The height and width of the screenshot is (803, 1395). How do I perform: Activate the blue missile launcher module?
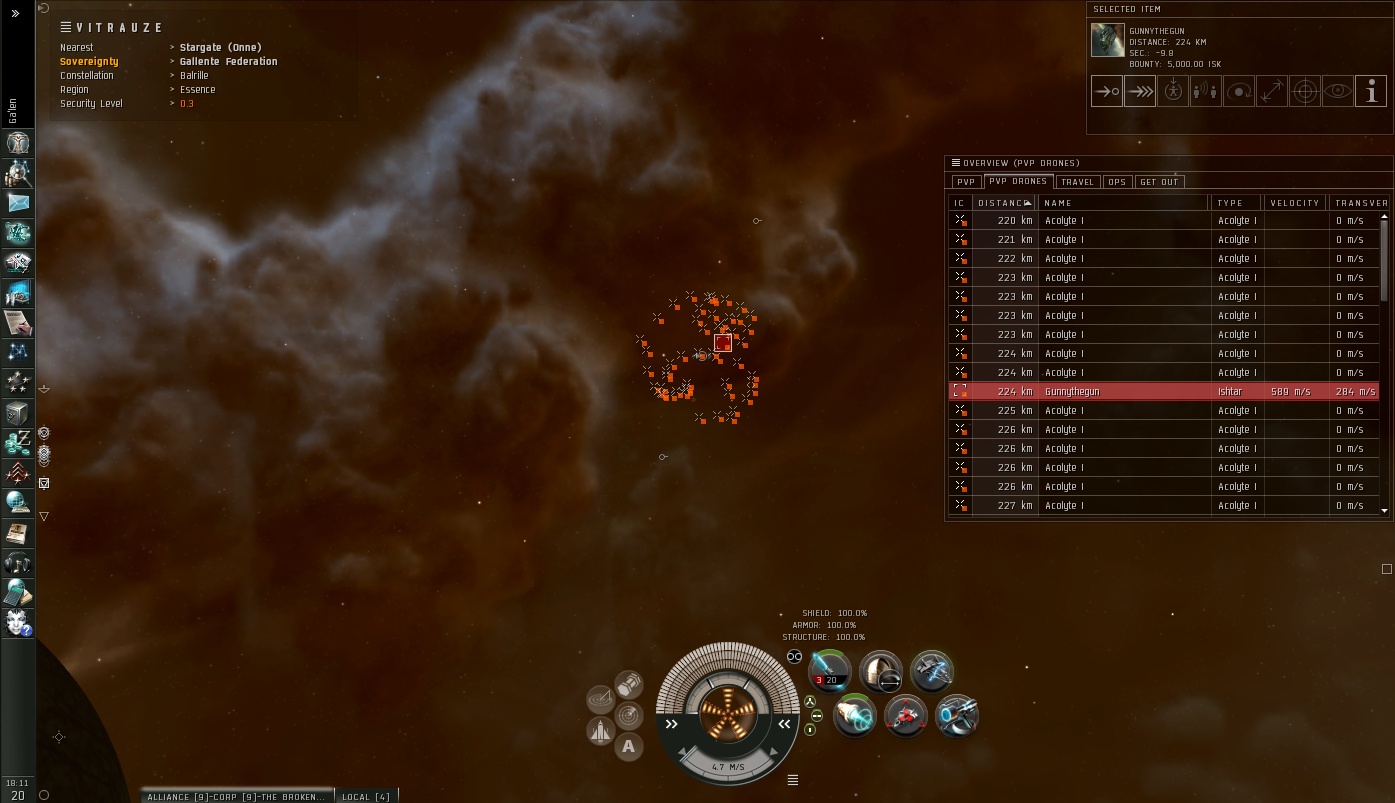(x=829, y=671)
